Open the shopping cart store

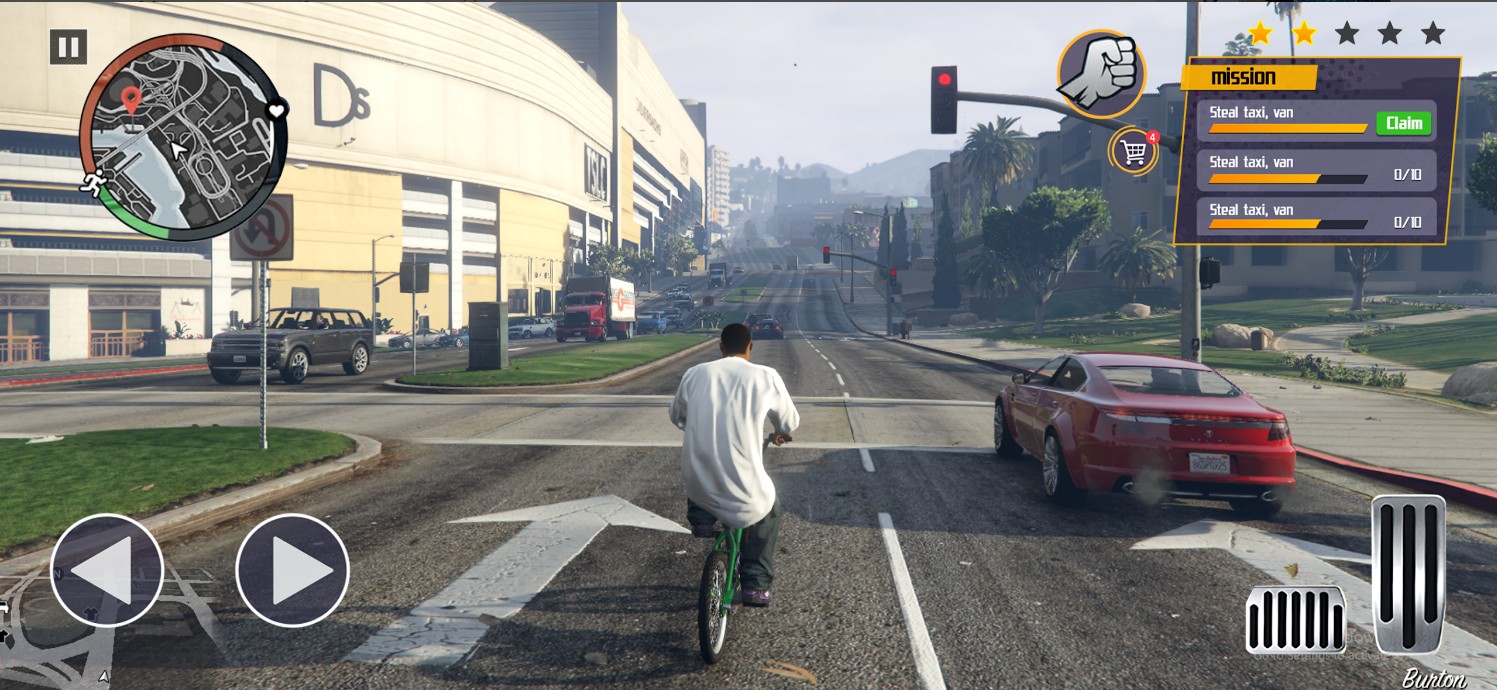tap(1134, 152)
